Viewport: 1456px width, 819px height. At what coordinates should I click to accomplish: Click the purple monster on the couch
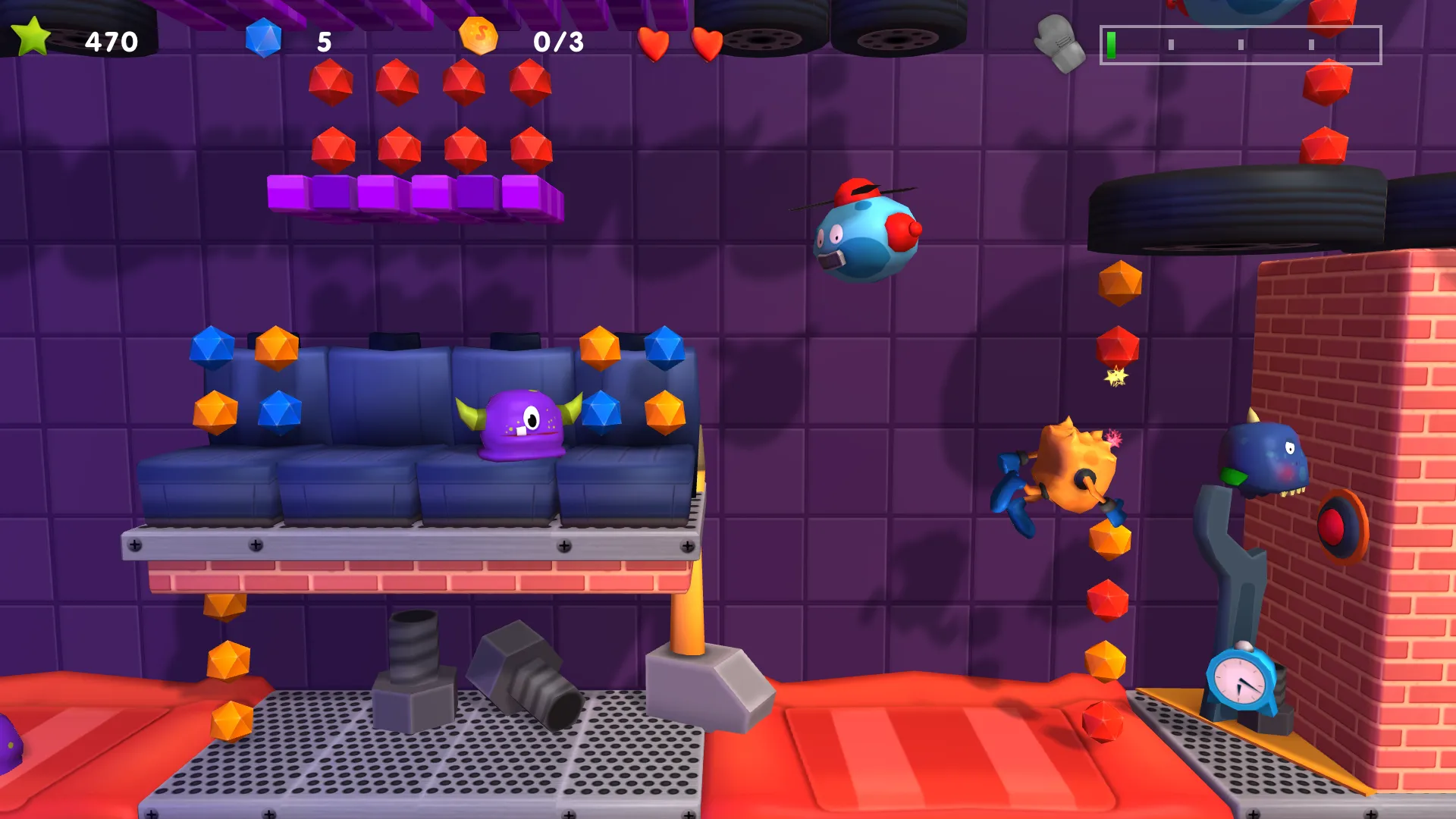[x=516, y=428]
